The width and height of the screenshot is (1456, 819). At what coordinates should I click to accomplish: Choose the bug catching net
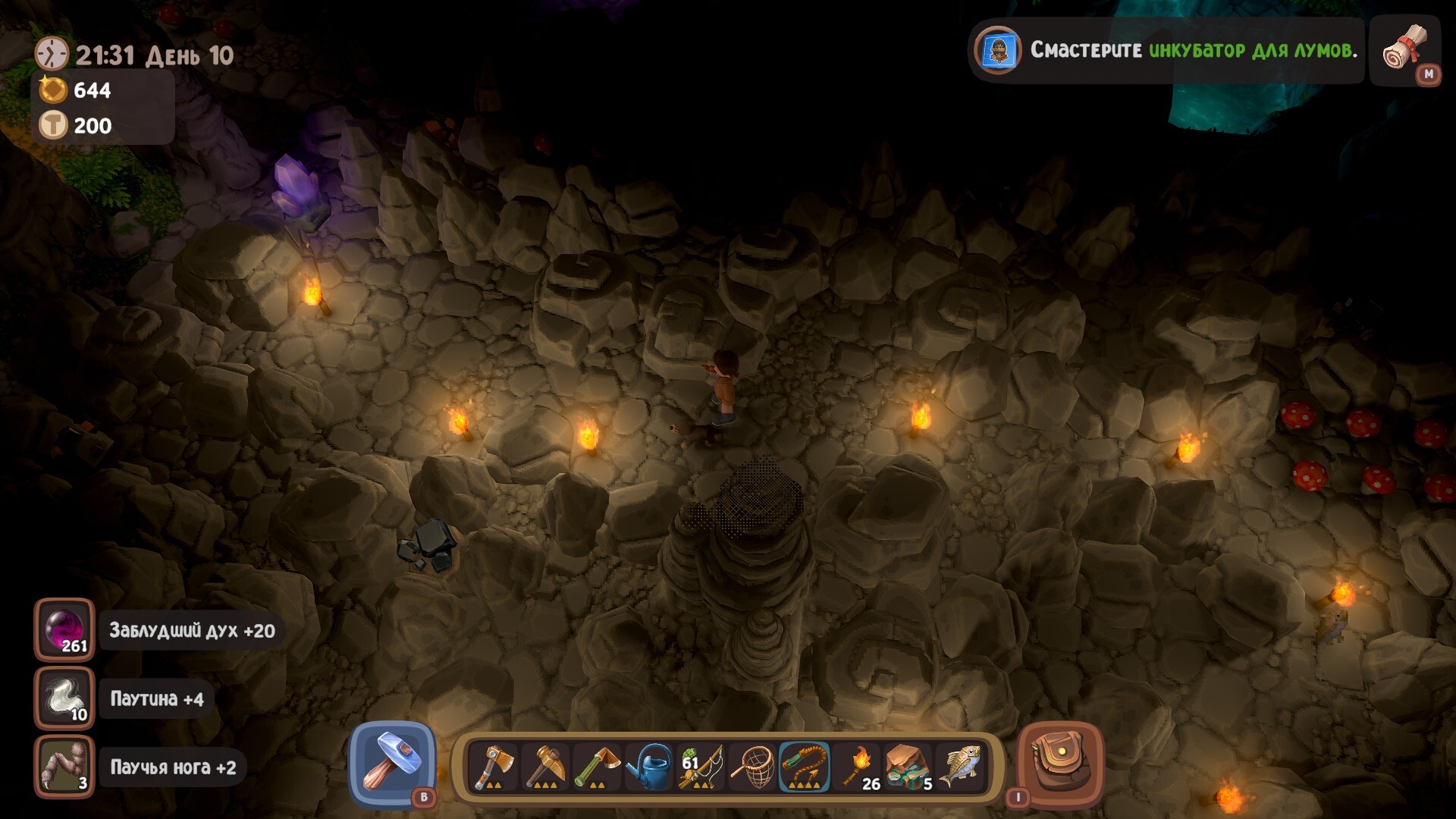tap(753, 767)
